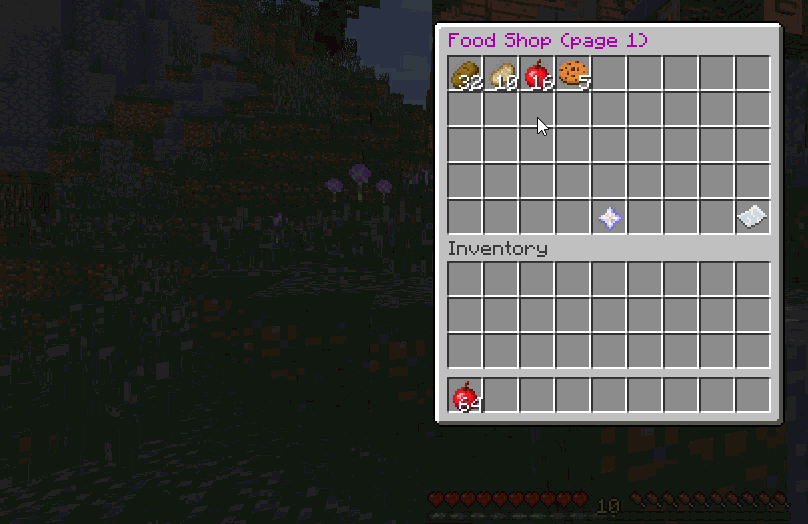Purchase the cookie stack of 5
808x524 pixels.
[x=573, y=74]
